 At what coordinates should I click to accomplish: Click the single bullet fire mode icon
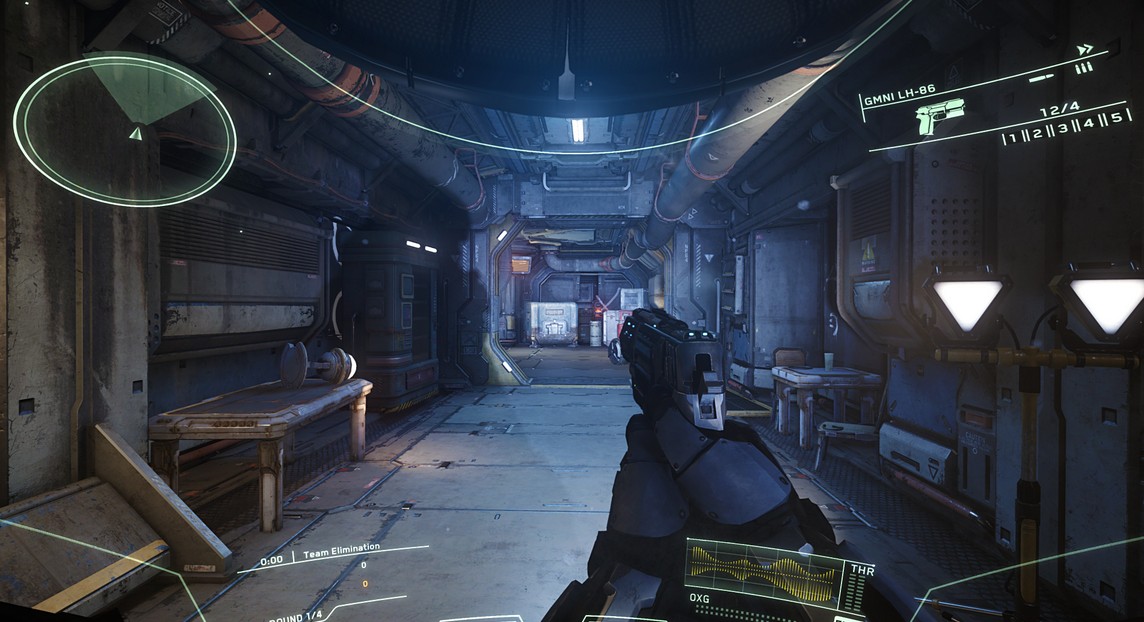1040,77
